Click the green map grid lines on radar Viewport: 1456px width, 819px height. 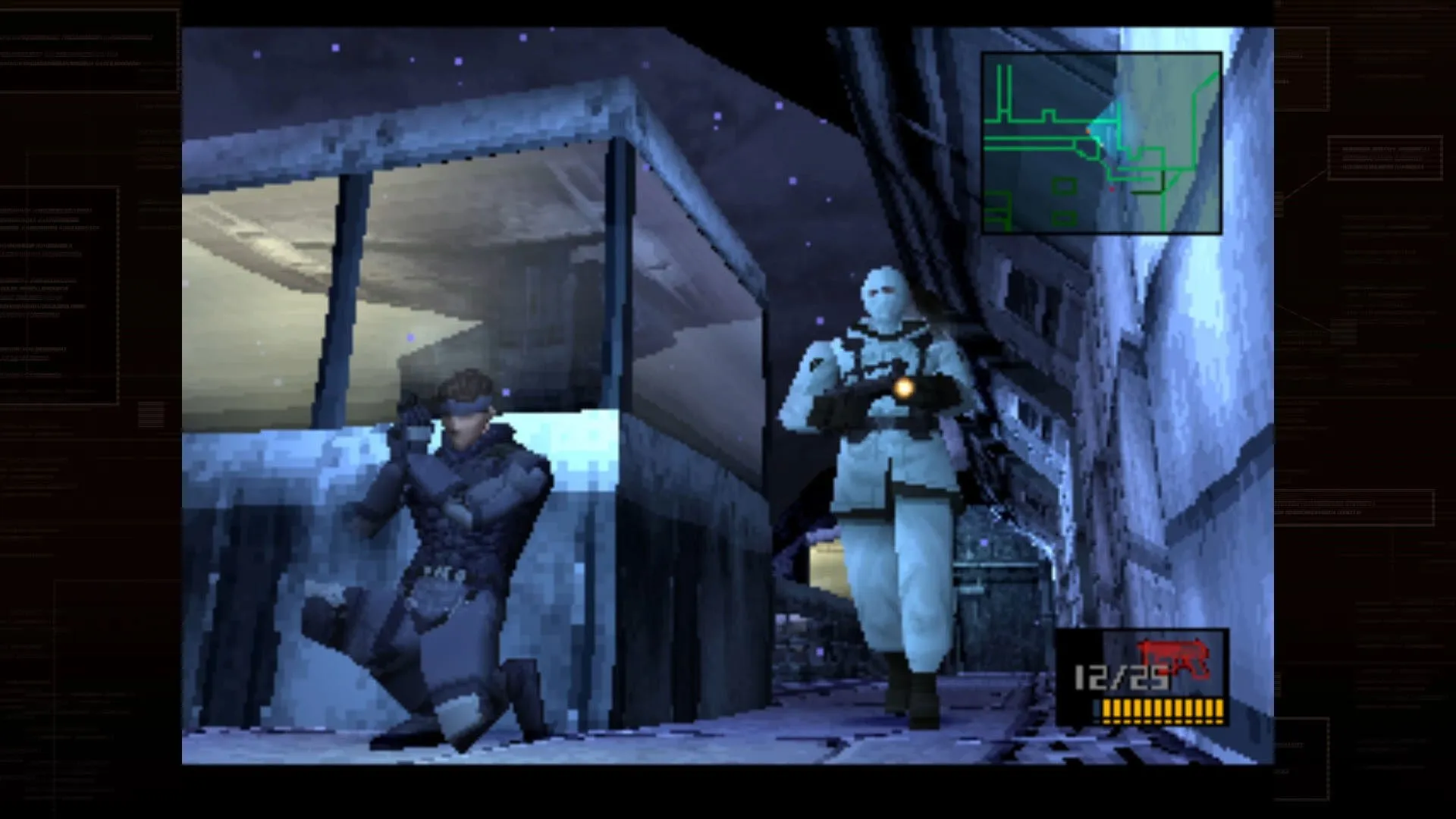1028,119
